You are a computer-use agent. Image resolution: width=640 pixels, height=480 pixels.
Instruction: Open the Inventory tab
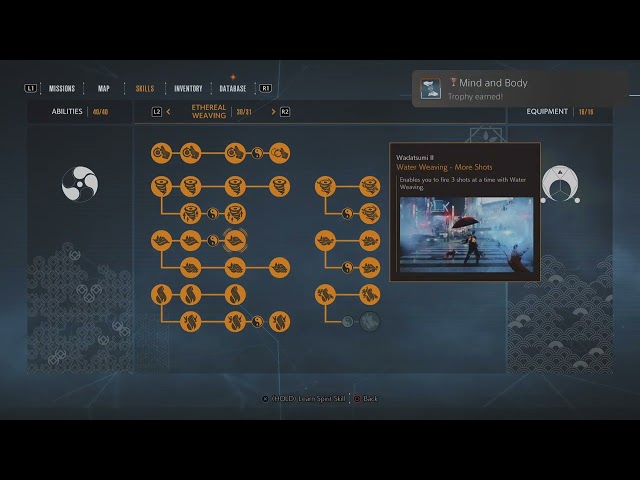[x=188, y=88]
